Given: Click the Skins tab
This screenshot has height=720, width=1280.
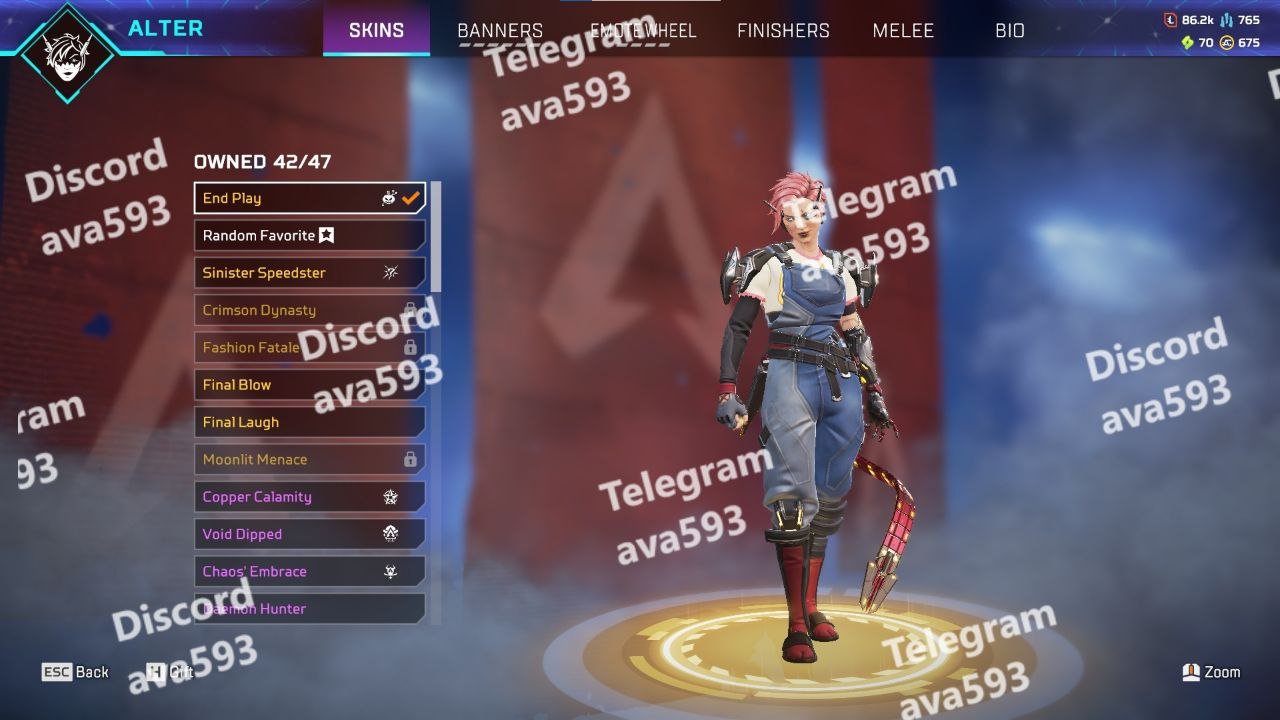Looking at the screenshot, I should pyautogui.click(x=377, y=30).
